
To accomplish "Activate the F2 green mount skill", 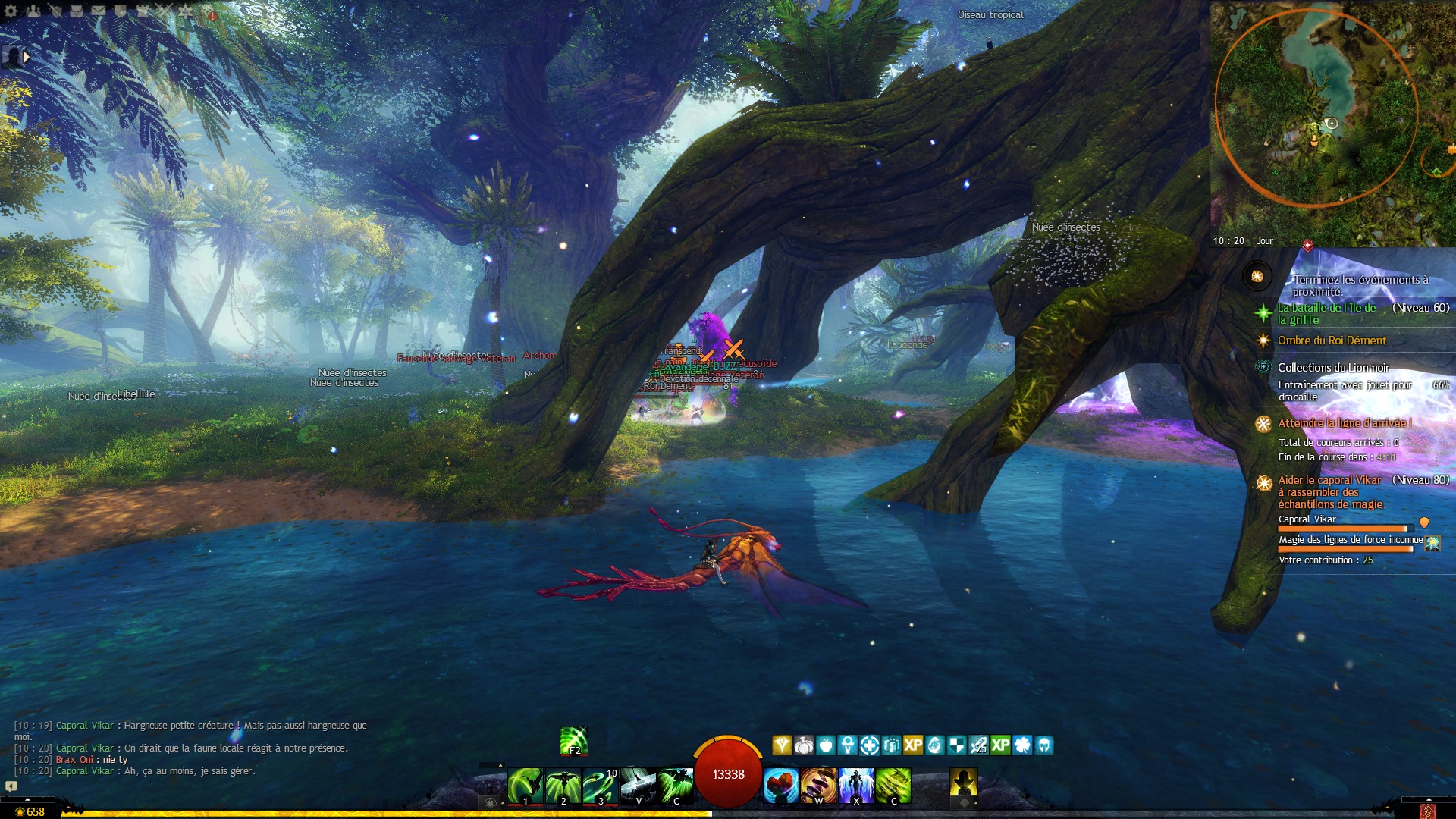I will point(574,741).
